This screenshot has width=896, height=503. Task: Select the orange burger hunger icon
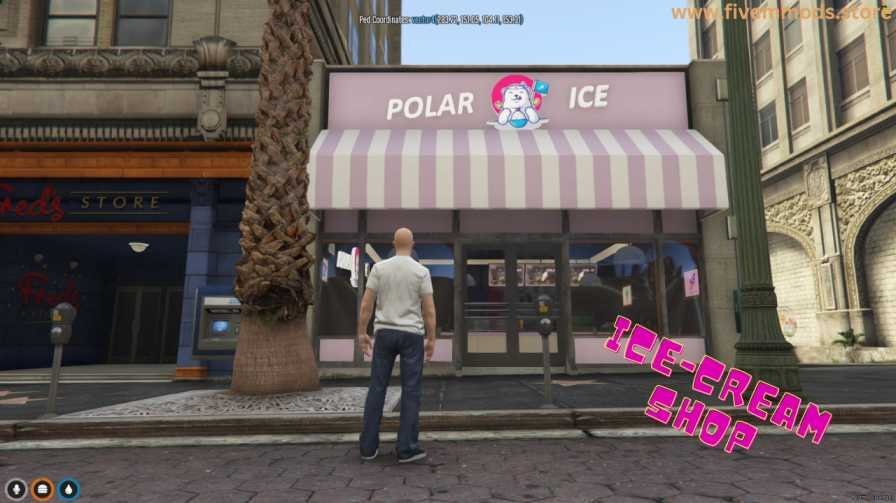(42, 489)
